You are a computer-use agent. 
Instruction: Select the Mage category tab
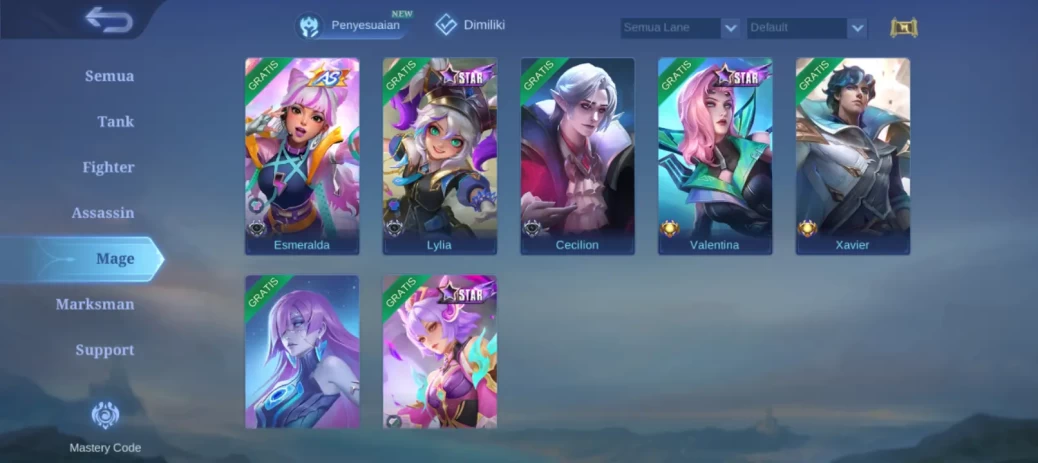tap(114, 259)
